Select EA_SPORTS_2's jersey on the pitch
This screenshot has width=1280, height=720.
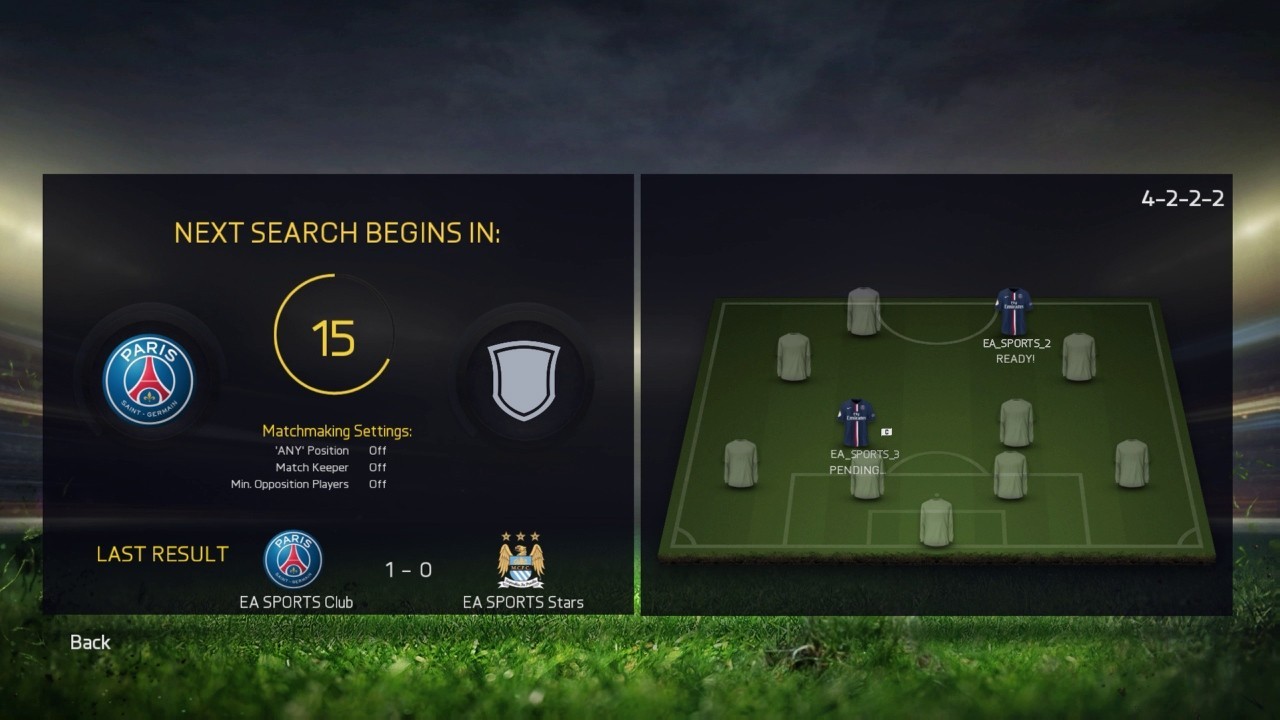[1014, 310]
